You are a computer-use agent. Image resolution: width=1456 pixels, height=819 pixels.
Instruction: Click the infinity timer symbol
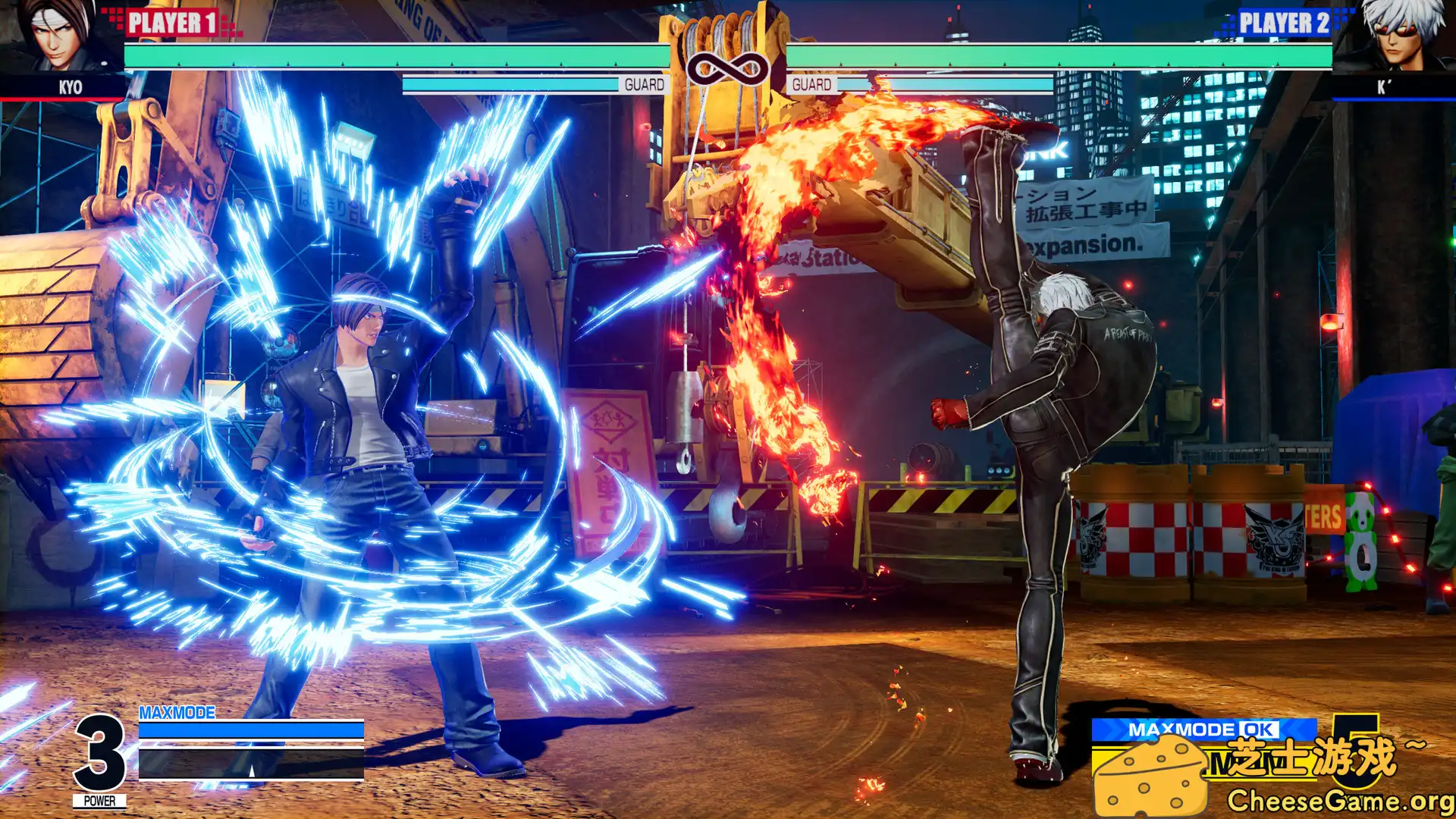coord(728,68)
